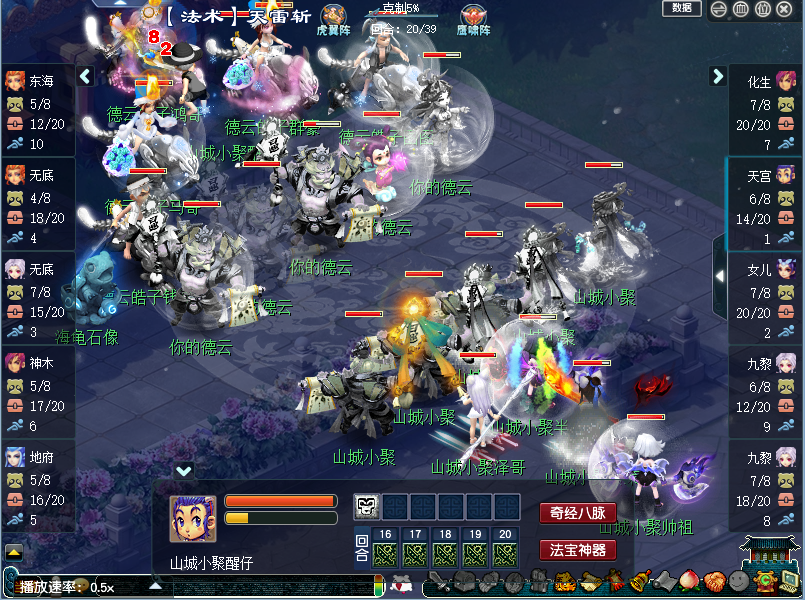
Task: Click the 鹰啸阵 formation icon
Action: (x=474, y=16)
